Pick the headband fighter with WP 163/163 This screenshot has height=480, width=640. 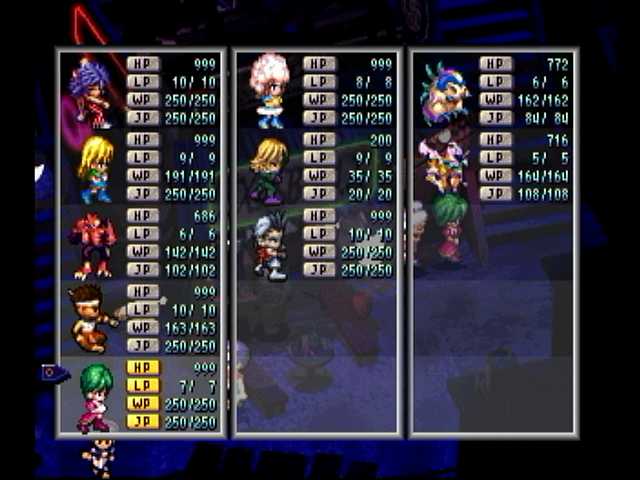92,318
